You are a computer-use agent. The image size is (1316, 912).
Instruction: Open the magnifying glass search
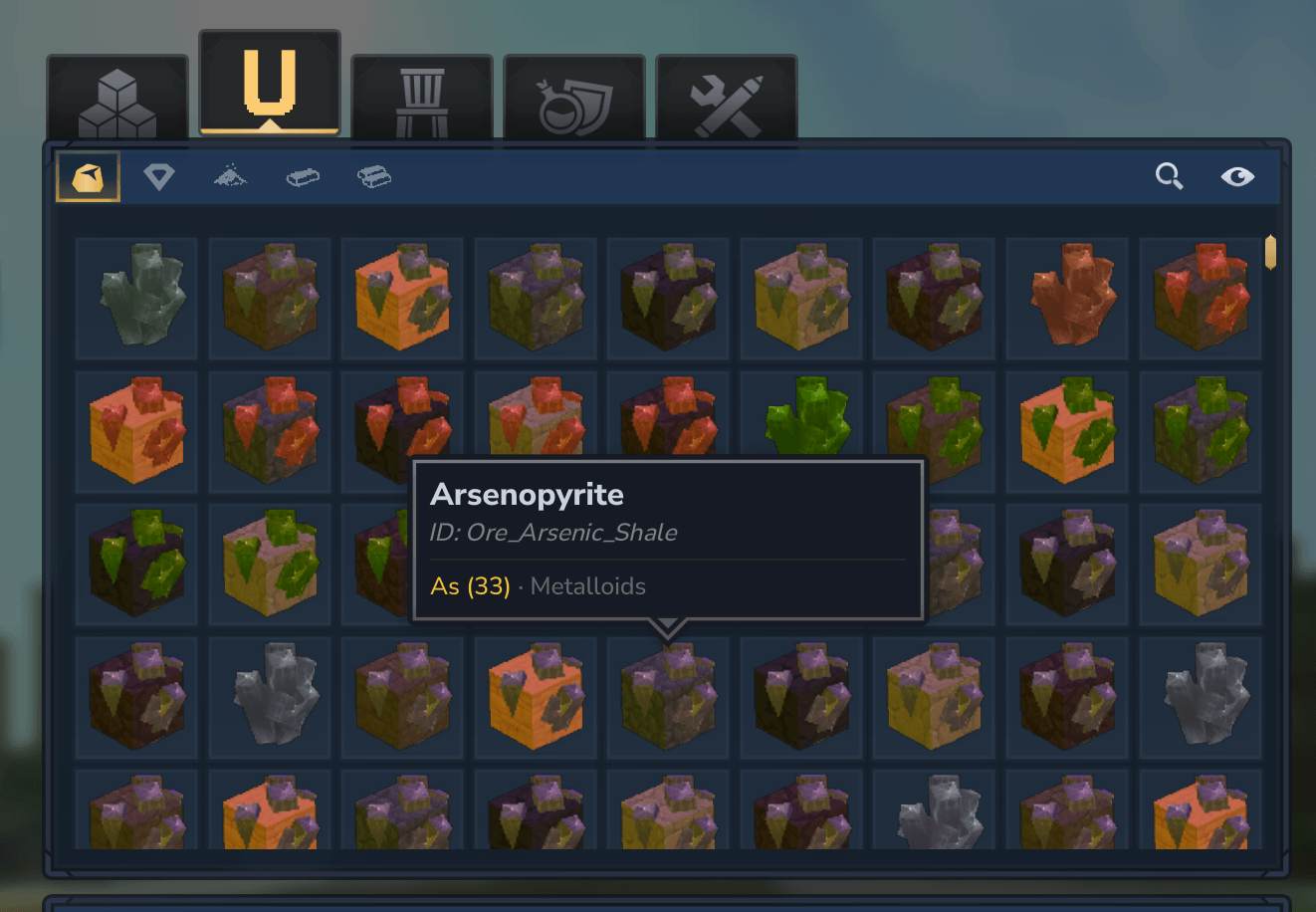coord(1170,177)
